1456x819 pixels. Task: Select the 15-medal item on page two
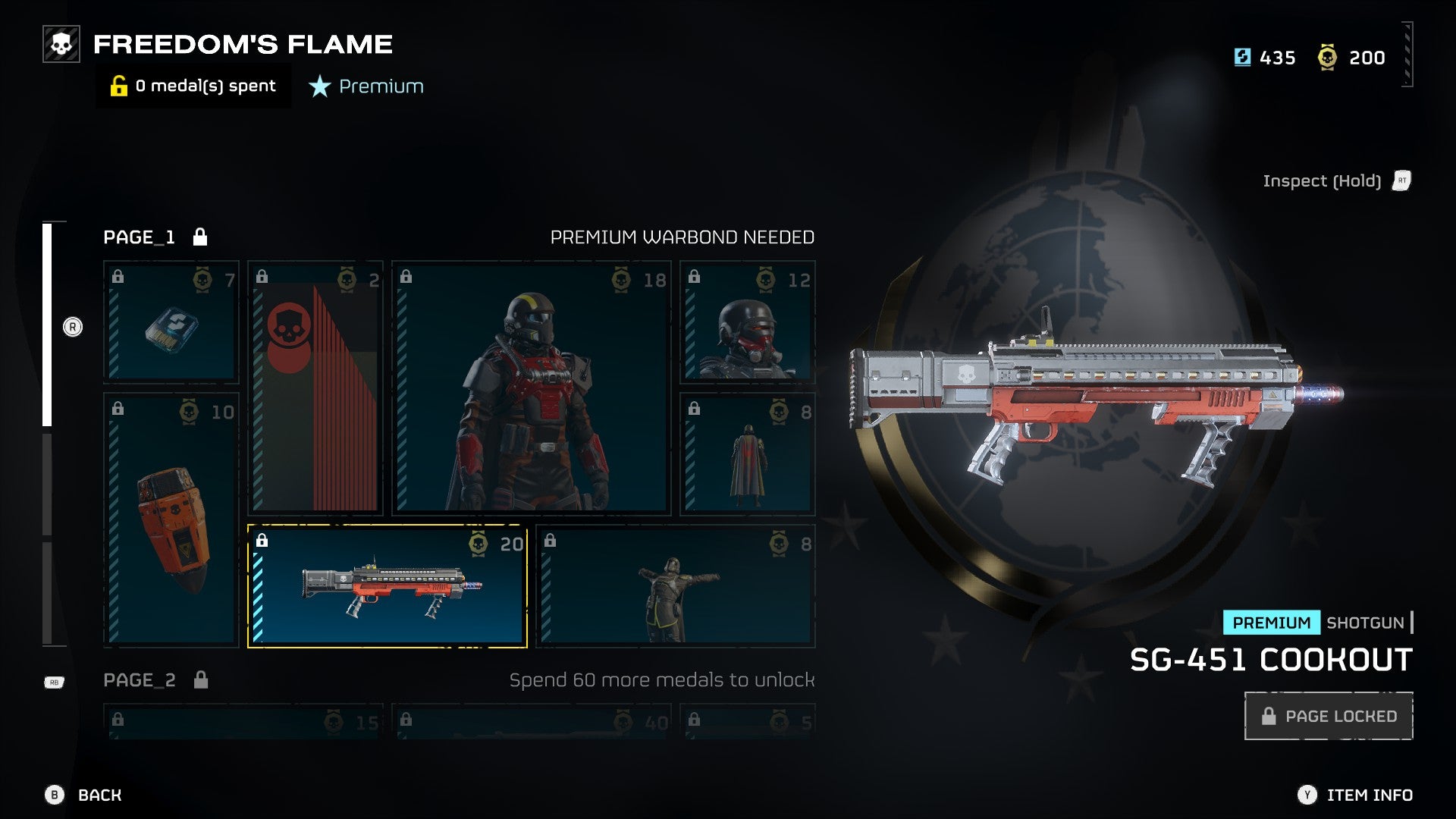(x=243, y=722)
